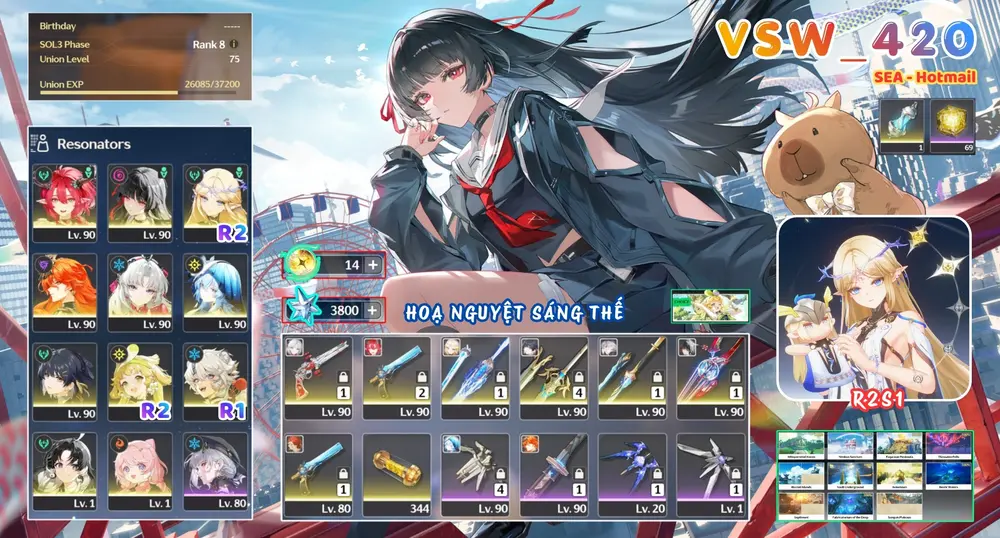
Task: Select the red twin-tailed resonator portrait
Action: 66,199
